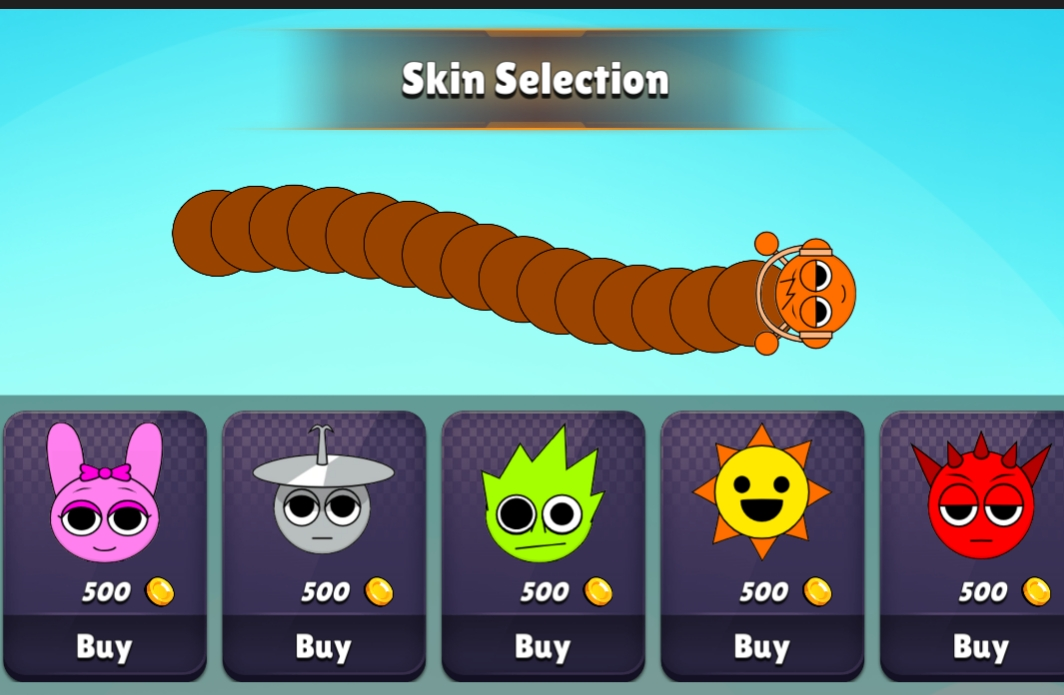Image resolution: width=1064 pixels, height=695 pixels.
Task: Select the smiling sun character portrait
Action: click(x=761, y=492)
